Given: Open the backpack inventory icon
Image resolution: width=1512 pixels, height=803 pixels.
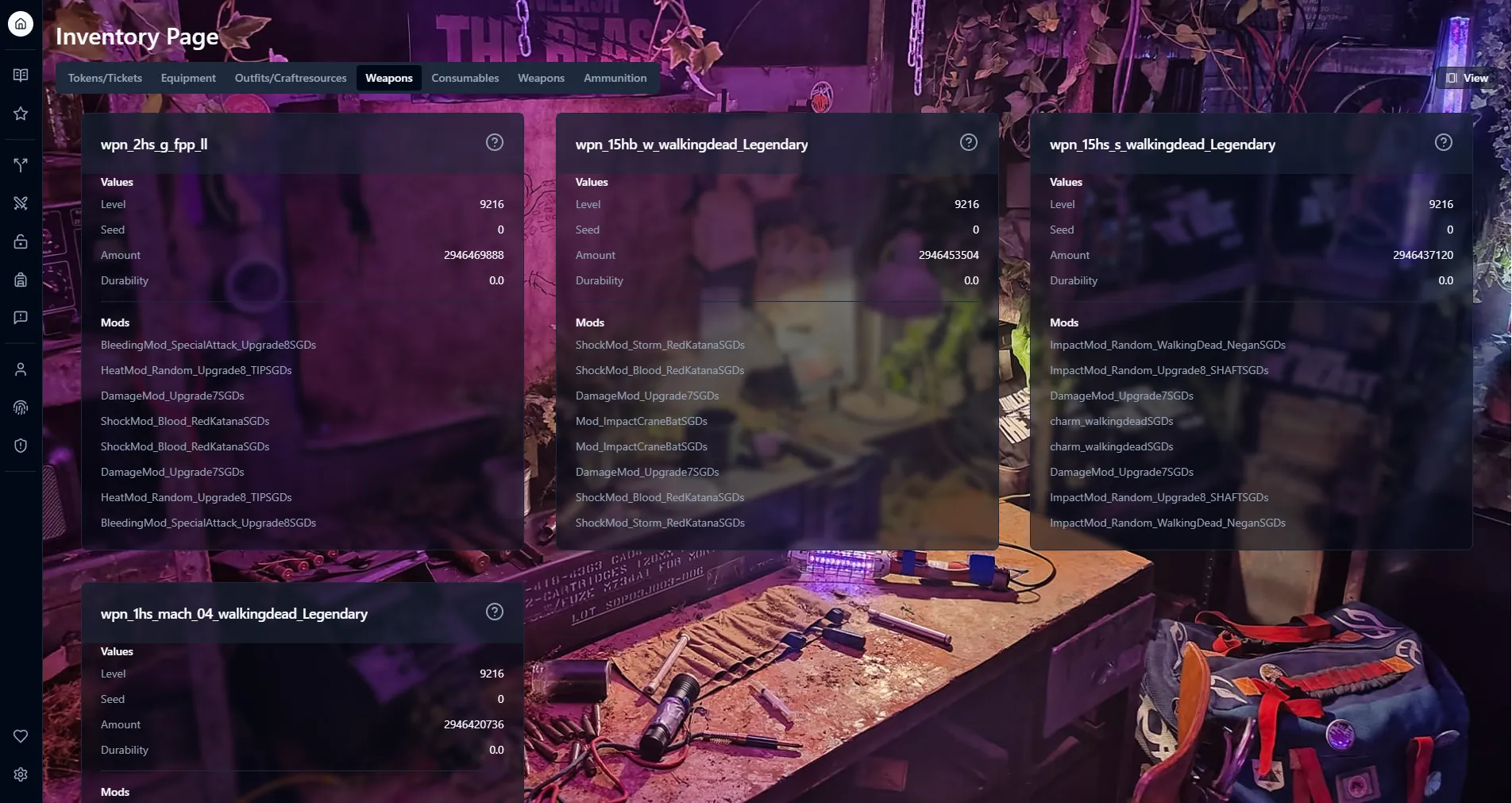Looking at the screenshot, I should point(20,279).
